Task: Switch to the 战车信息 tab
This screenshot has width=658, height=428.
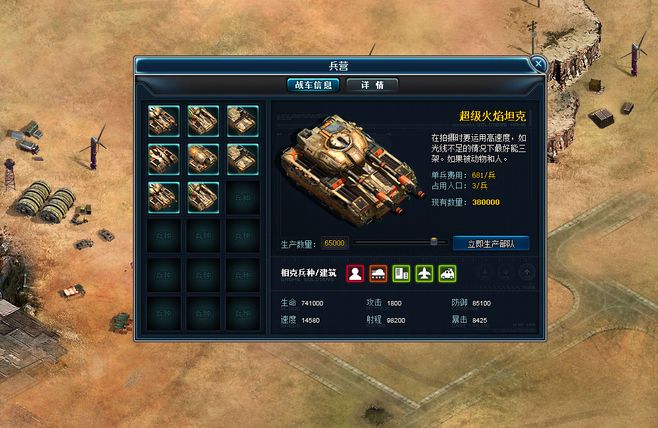Action: pos(311,85)
